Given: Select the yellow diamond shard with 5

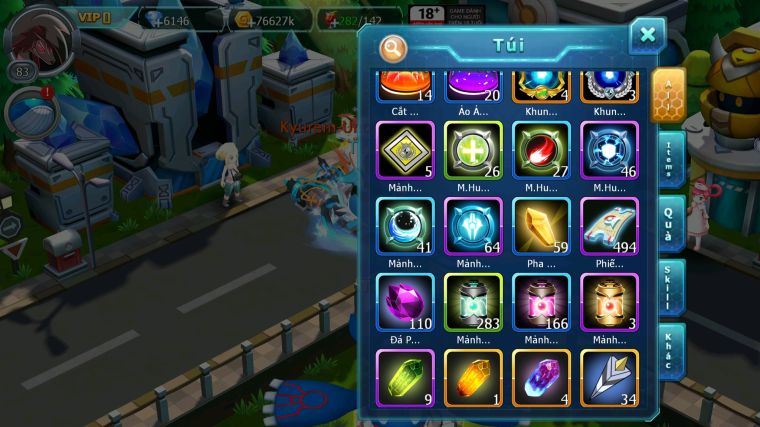Looking at the screenshot, I should [405, 150].
